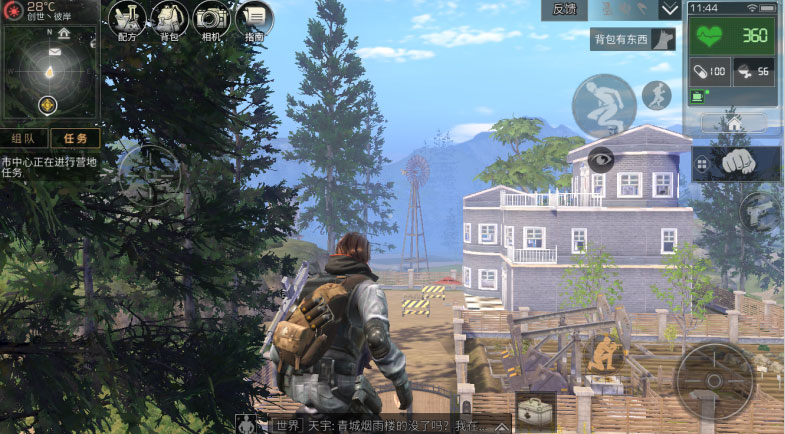Viewport: 785px width, 434px height.
Task: Select the fist melee weapon slot
Action: pyautogui.click(x=745, y=162)
